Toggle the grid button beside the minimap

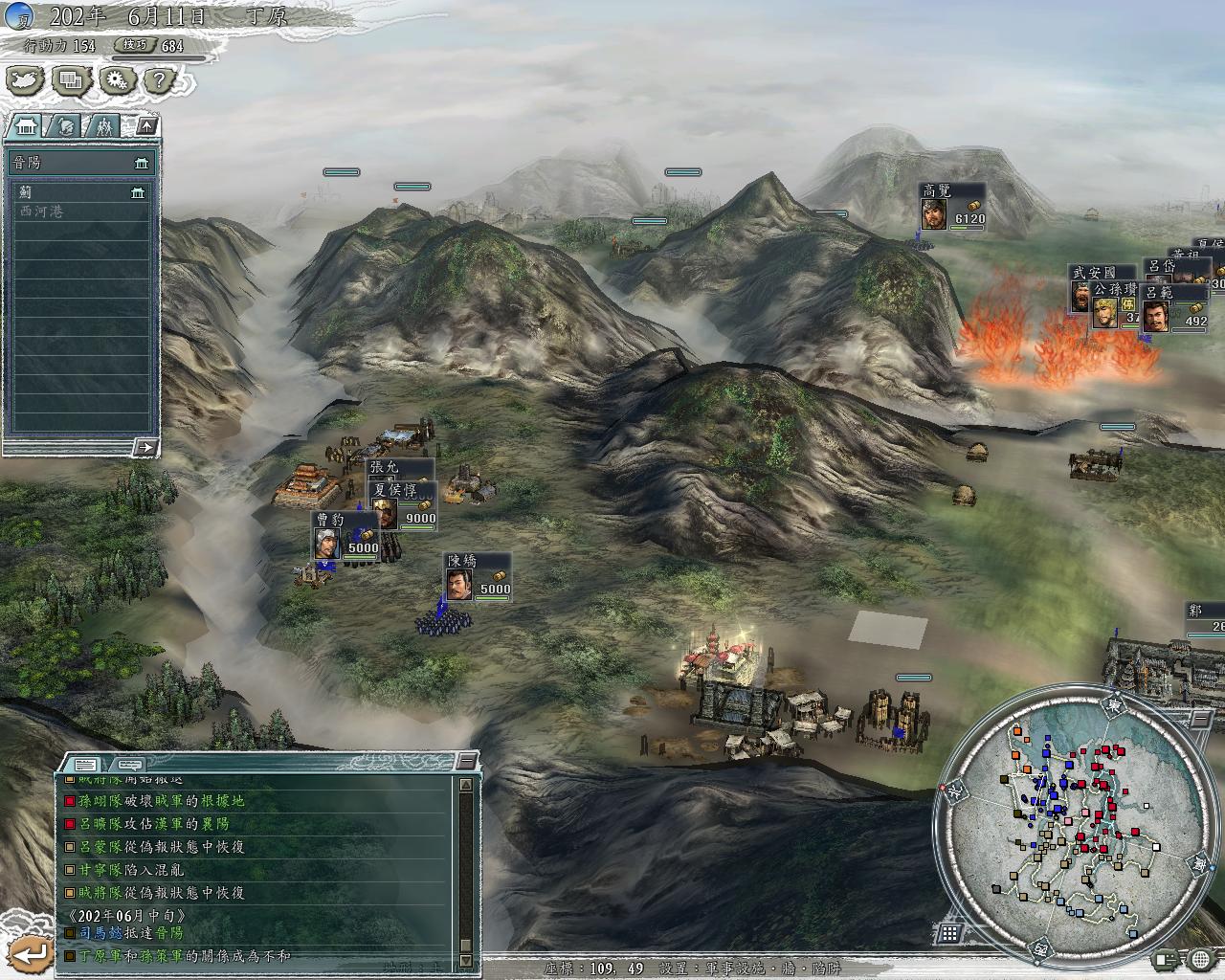pos(949,933)
